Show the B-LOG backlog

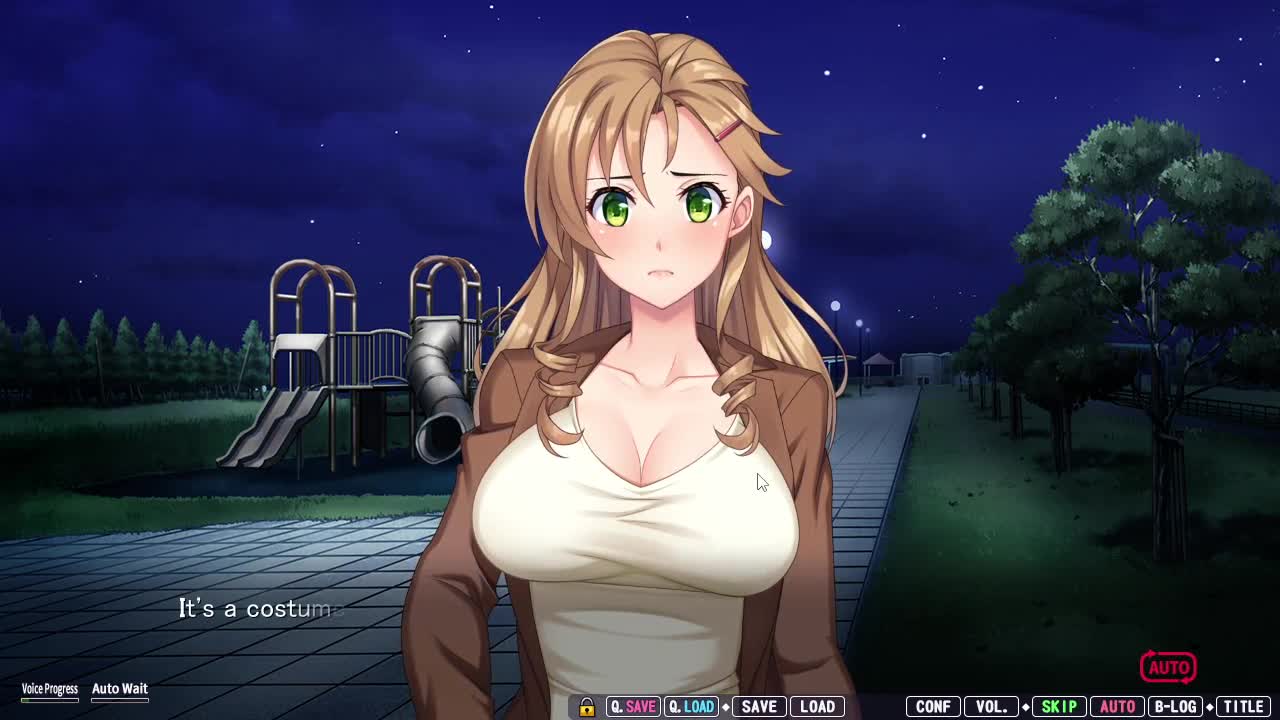pyautogui.click(x=1176, y=707)
